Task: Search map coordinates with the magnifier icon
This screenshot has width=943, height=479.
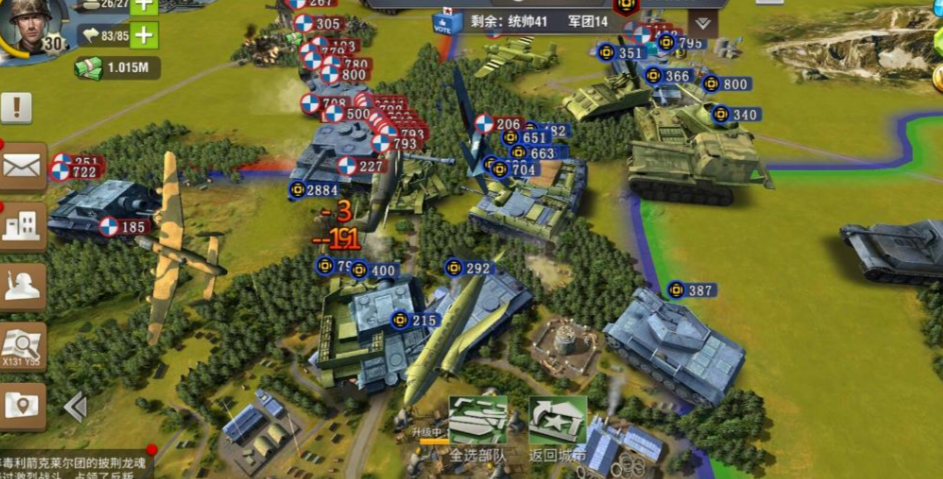Action: tap(22, 346)
